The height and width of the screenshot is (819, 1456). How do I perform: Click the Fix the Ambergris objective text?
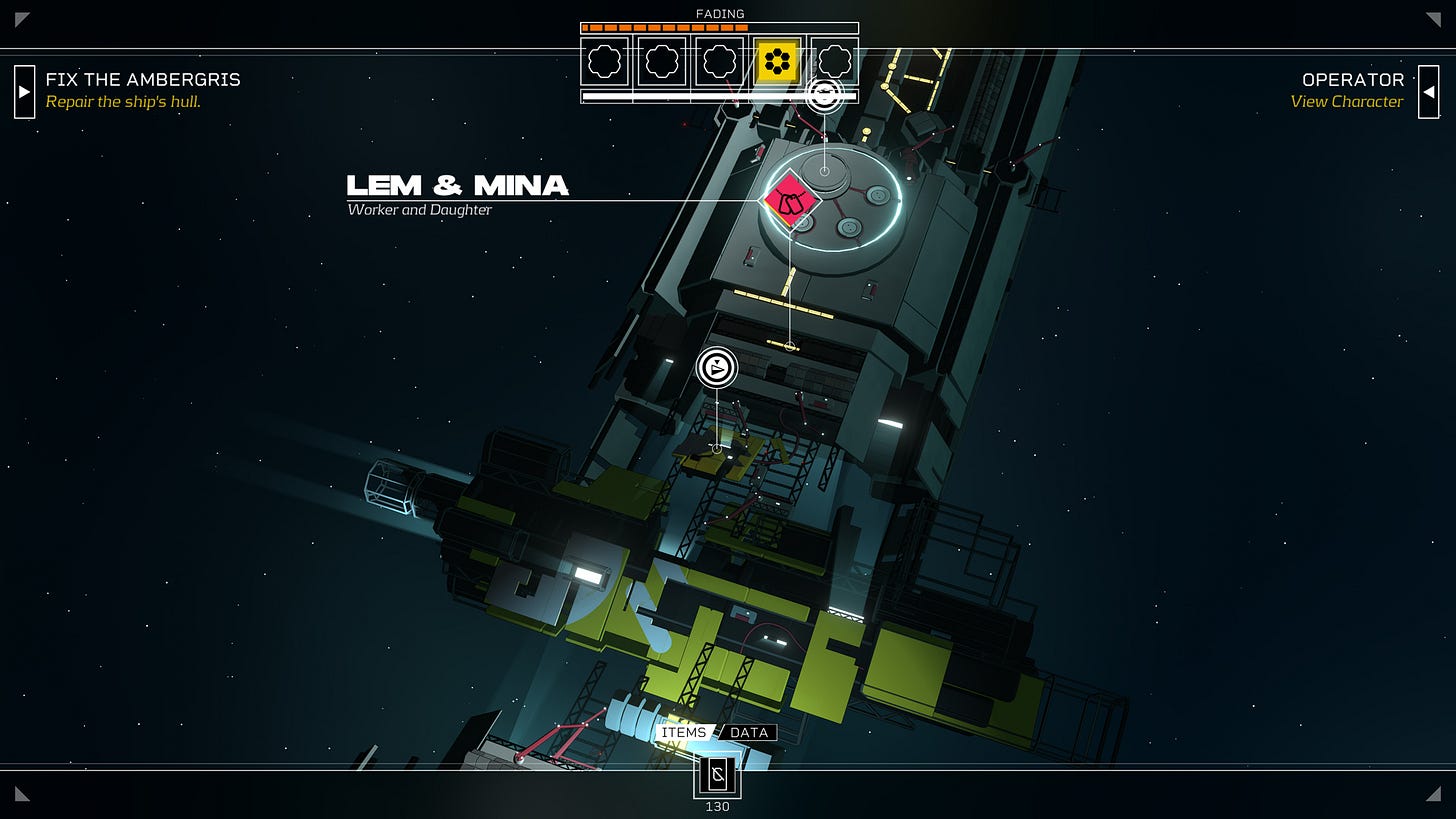[143, 80]
